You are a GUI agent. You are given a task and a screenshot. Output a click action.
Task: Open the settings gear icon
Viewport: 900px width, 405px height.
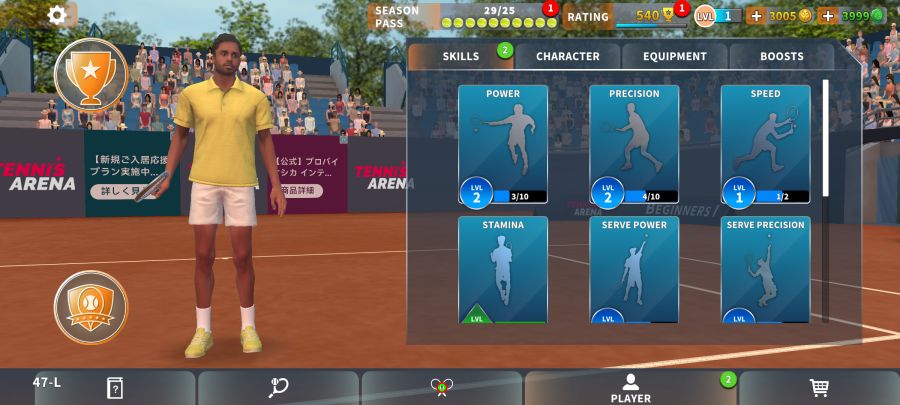coord(58,15)
